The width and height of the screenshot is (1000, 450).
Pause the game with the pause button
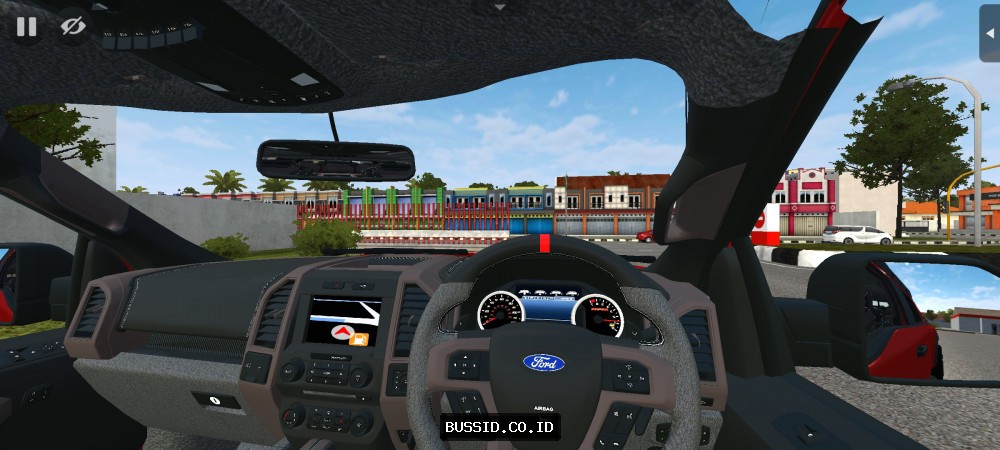point(27,26)
